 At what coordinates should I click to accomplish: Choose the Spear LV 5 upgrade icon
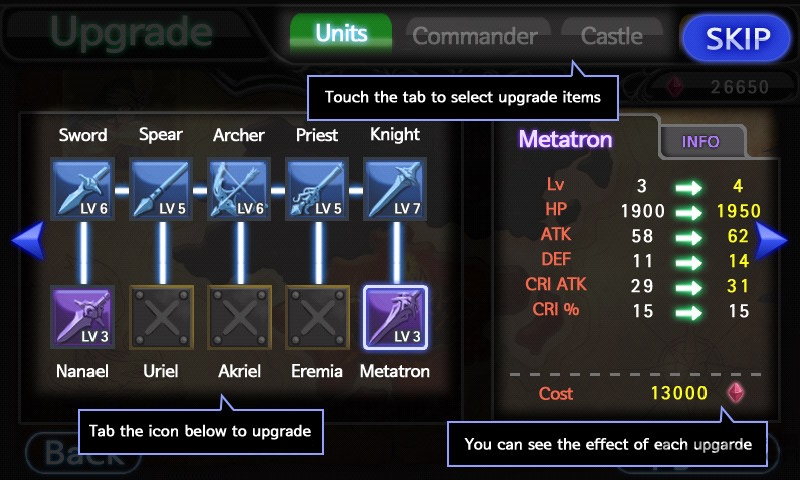click(x=161, y=189)
